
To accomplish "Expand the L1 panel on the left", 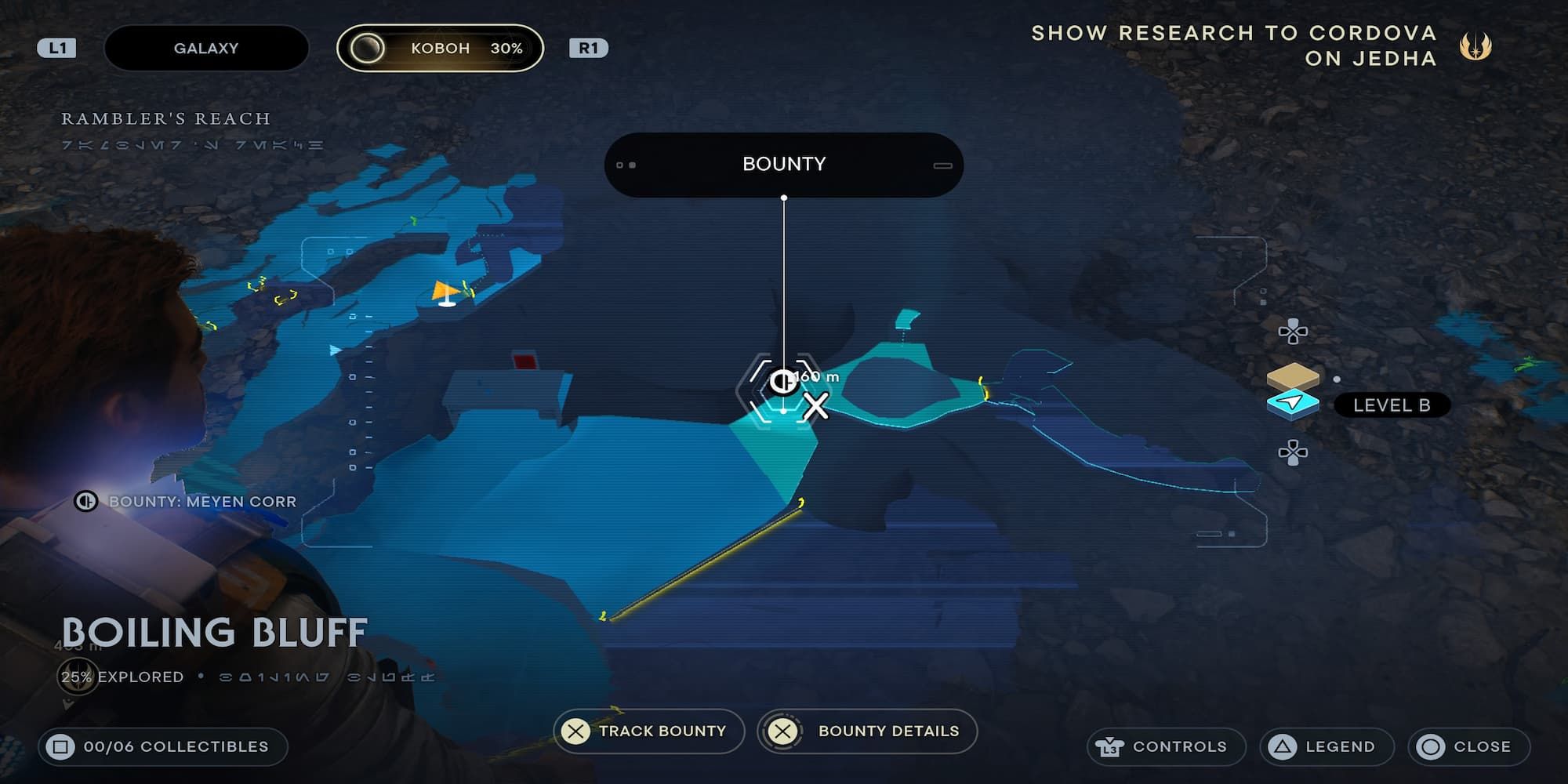I will pos(56,48).
